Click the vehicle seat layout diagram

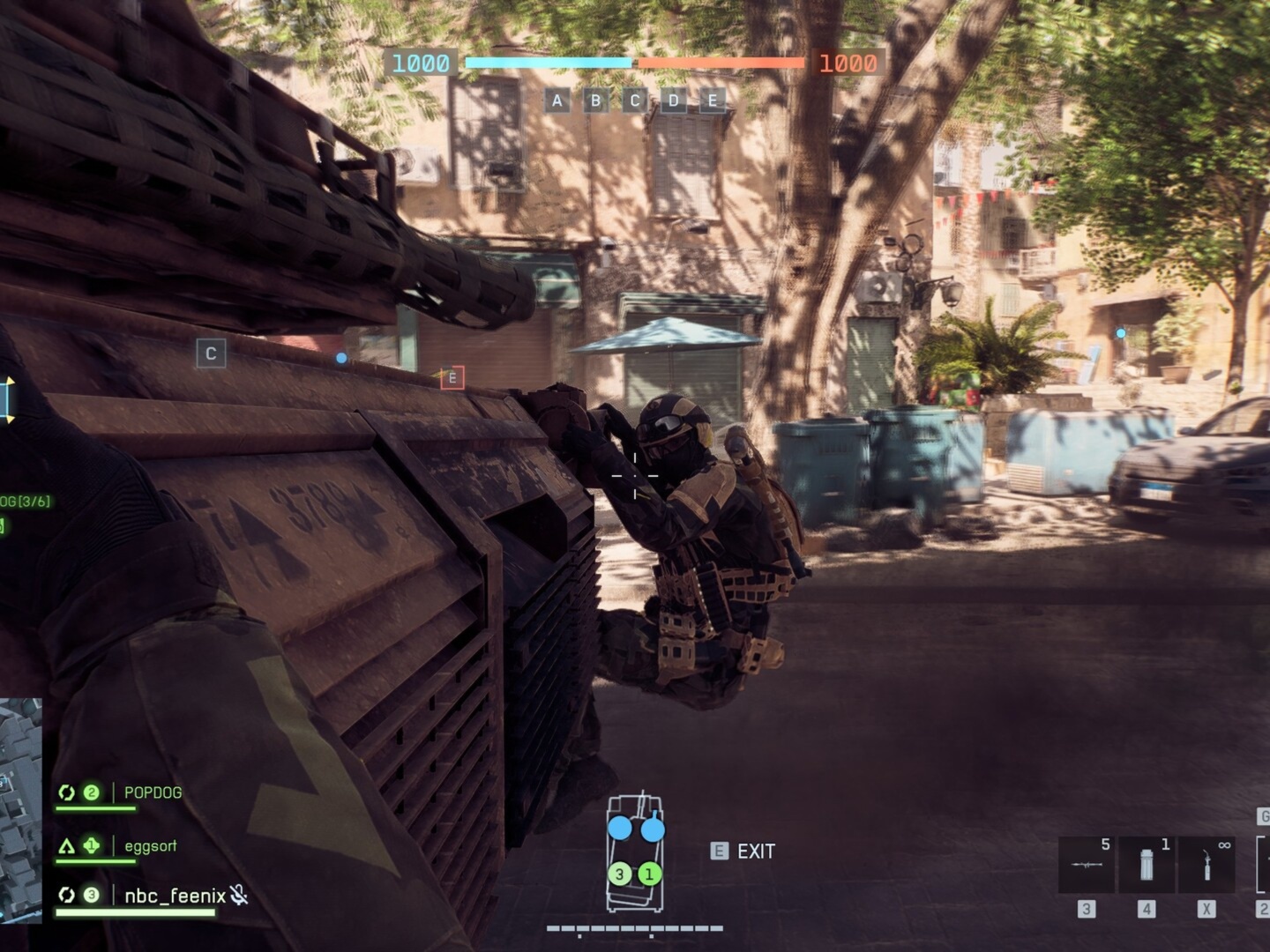(635, 851)
